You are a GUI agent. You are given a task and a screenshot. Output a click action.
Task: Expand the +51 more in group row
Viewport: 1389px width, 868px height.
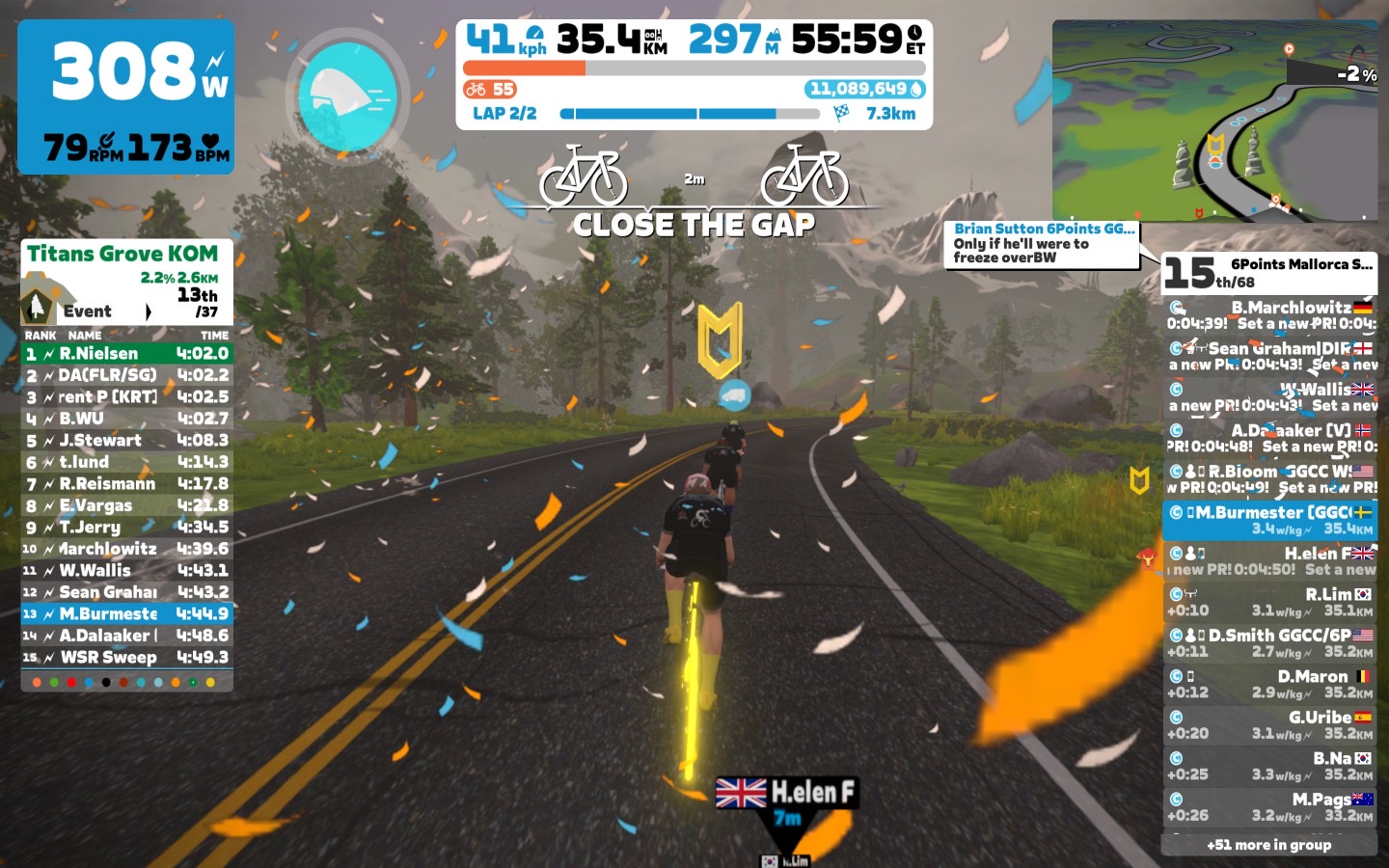1268,845
